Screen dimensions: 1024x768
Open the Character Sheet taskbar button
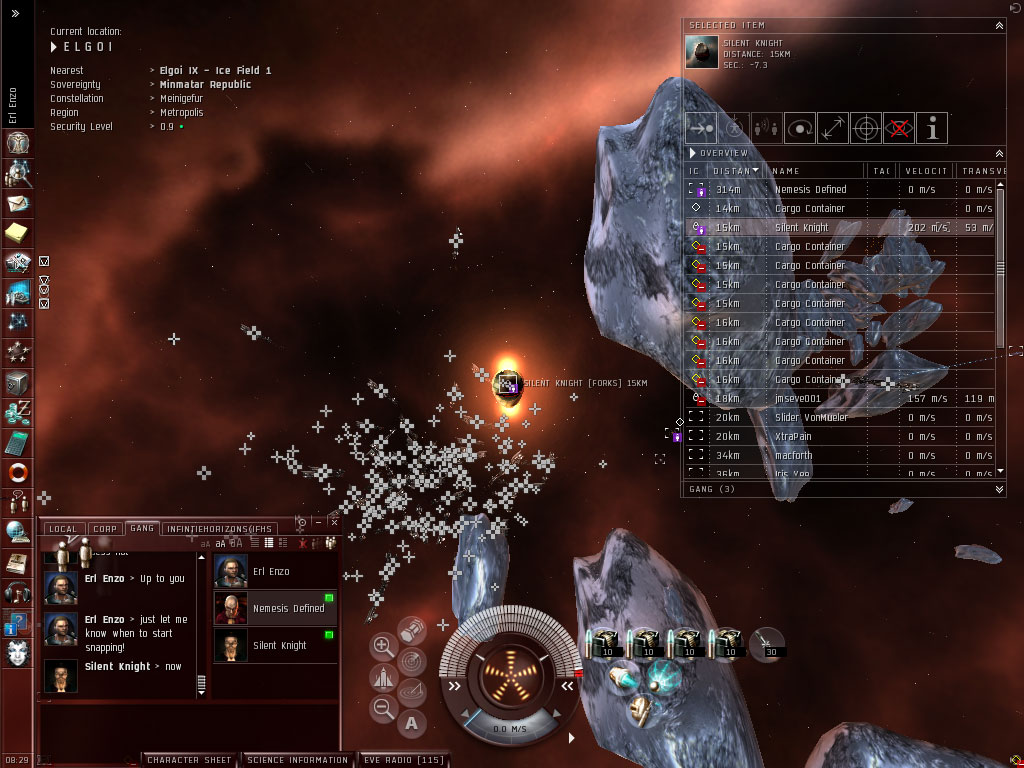coord(189,760)
